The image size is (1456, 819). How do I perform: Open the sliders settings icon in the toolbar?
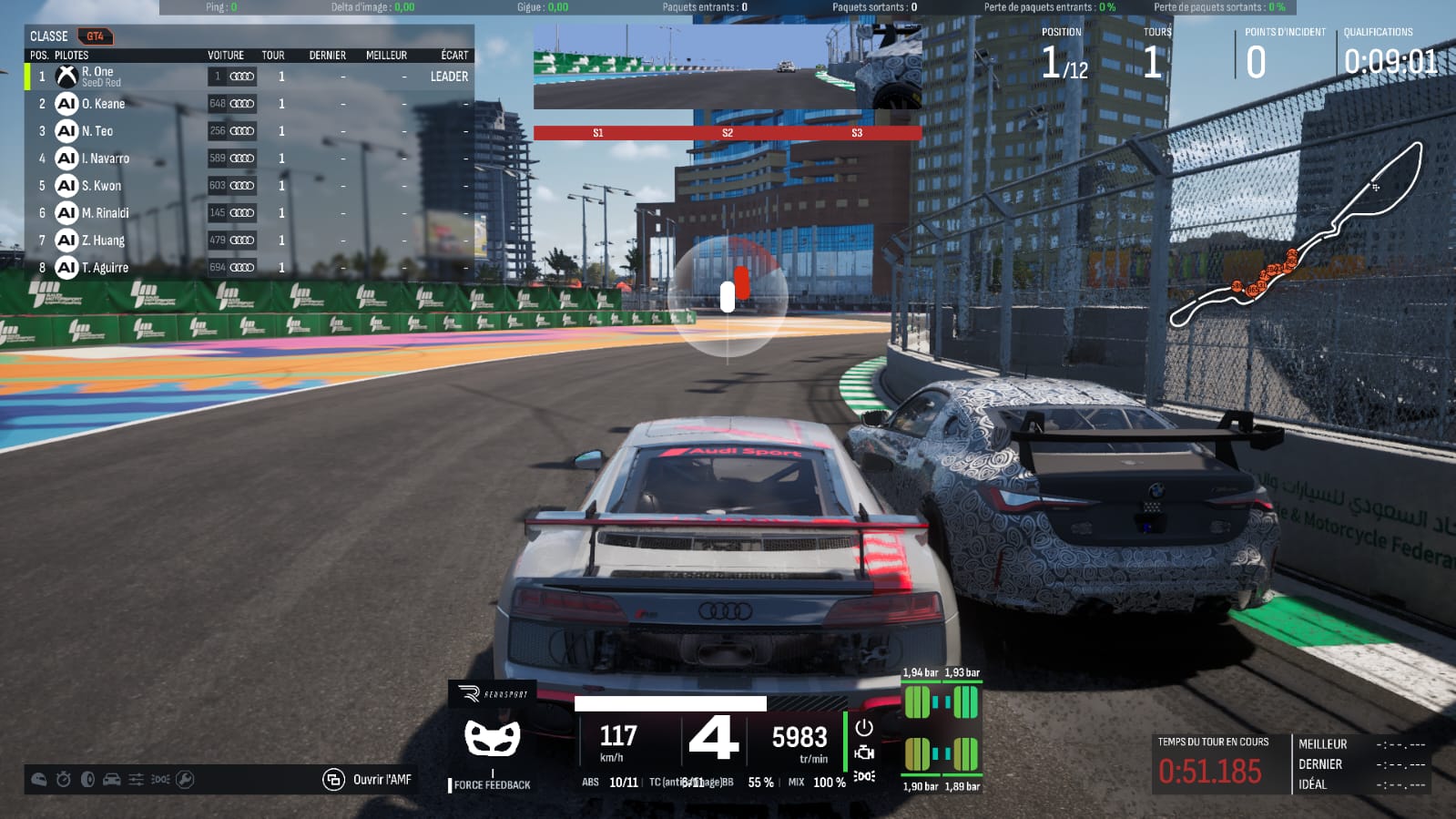(x=136, y=780)
